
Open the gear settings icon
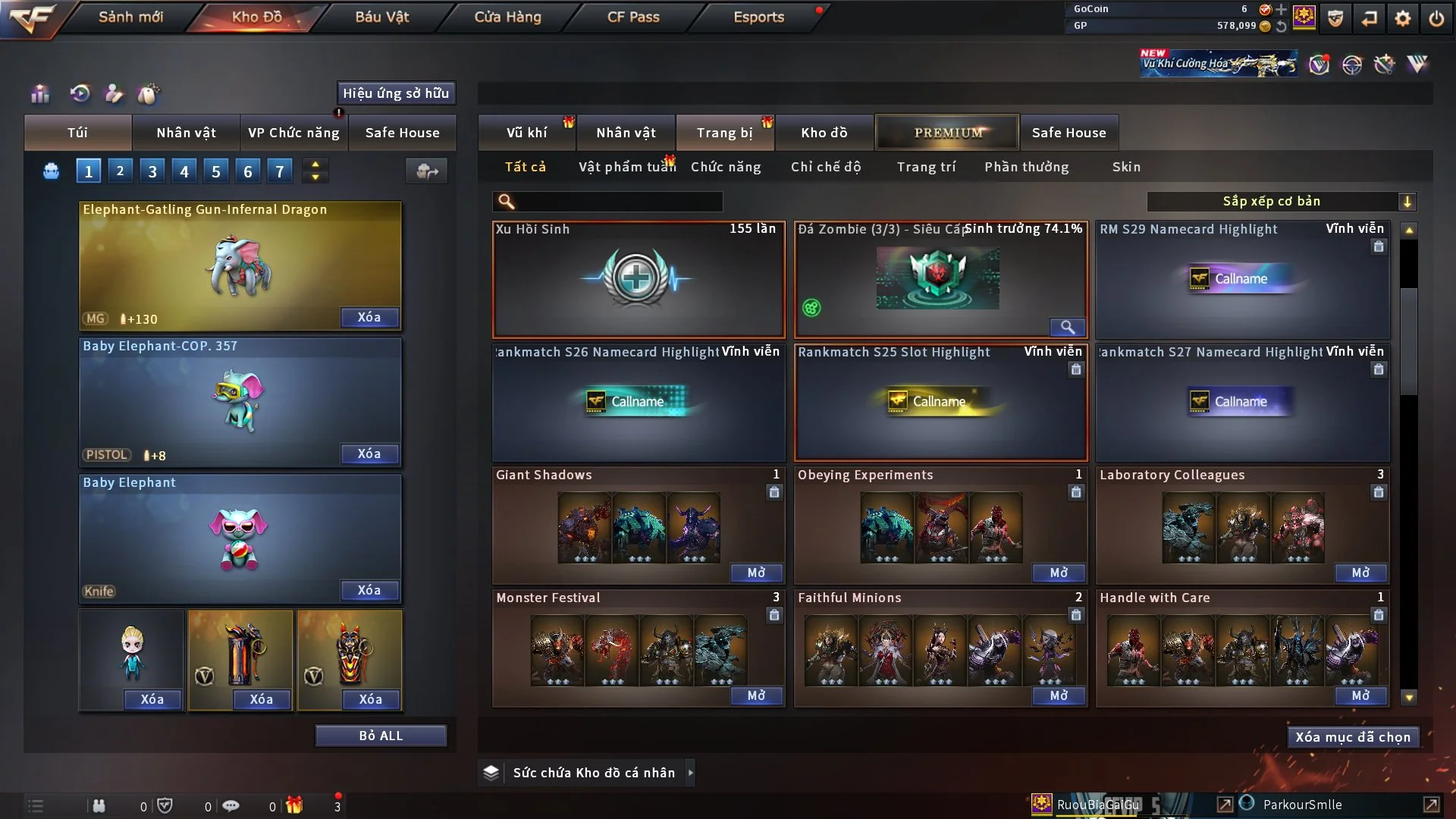coord(1403,17)
